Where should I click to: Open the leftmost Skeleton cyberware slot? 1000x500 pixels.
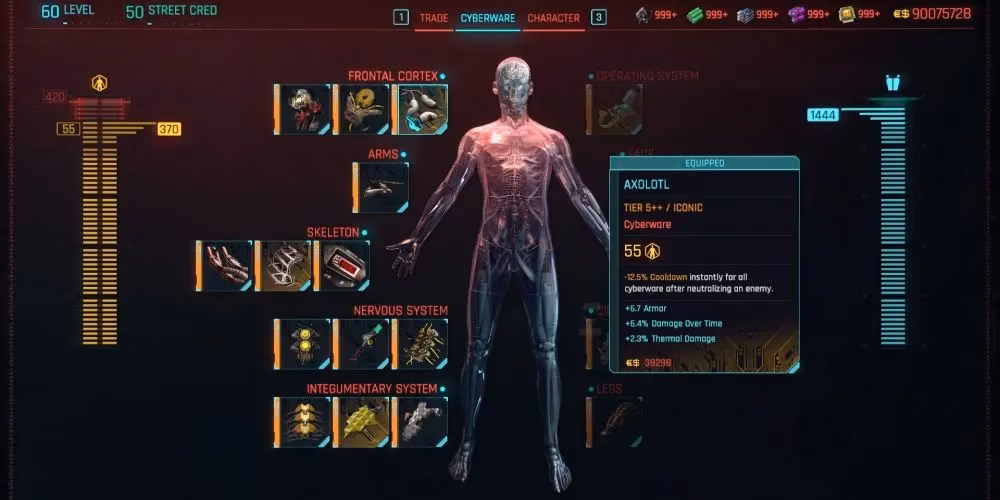226,265
